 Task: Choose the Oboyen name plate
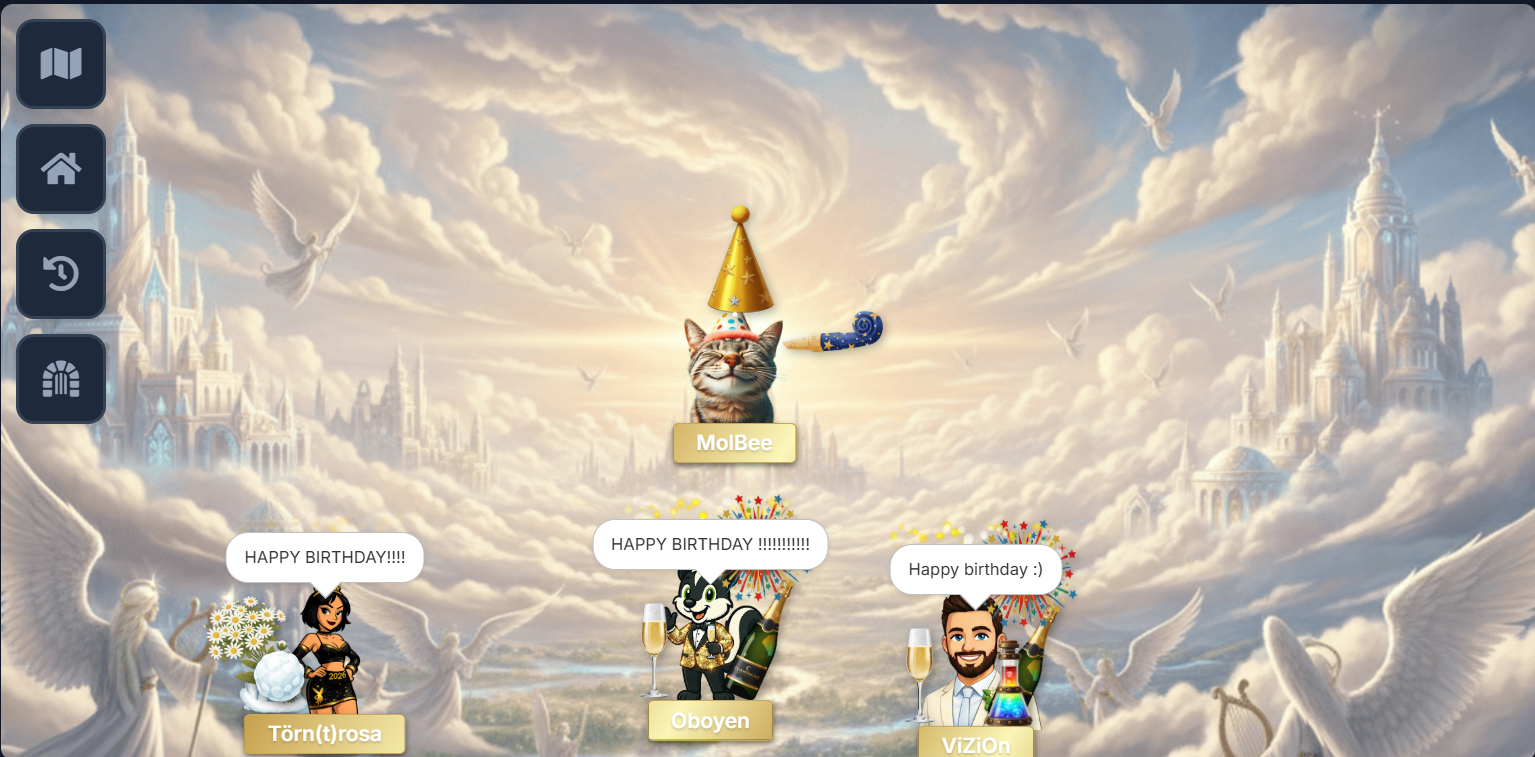click(711, 721)
